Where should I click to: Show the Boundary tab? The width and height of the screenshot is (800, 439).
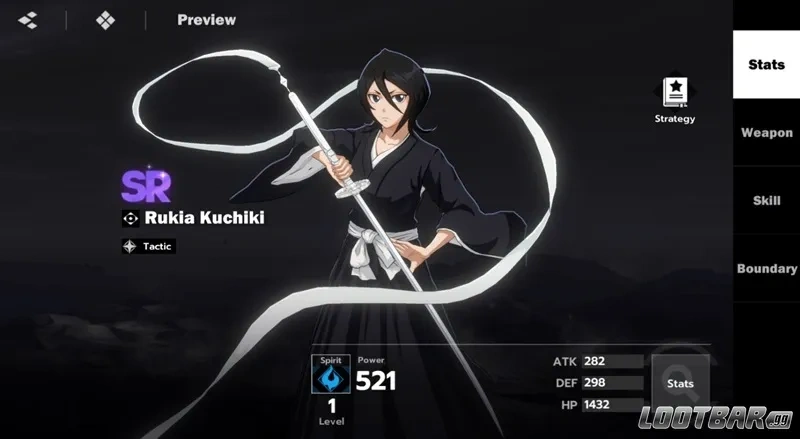[766, 269]
